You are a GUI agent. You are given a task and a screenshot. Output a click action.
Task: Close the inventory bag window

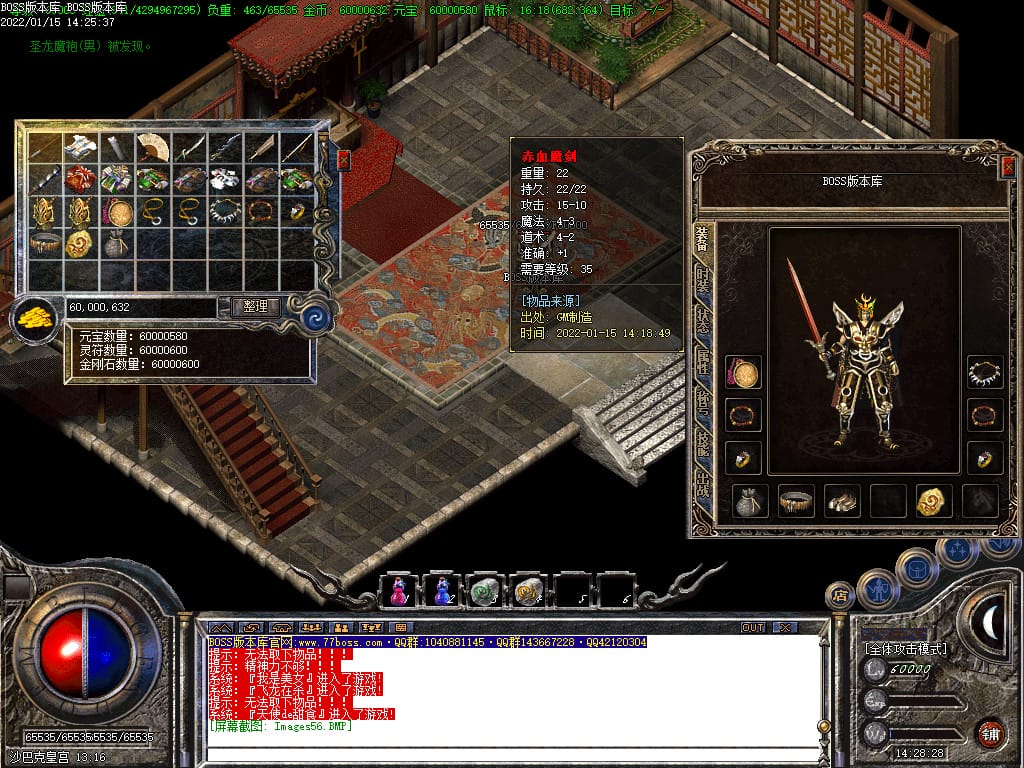[344, 160]
